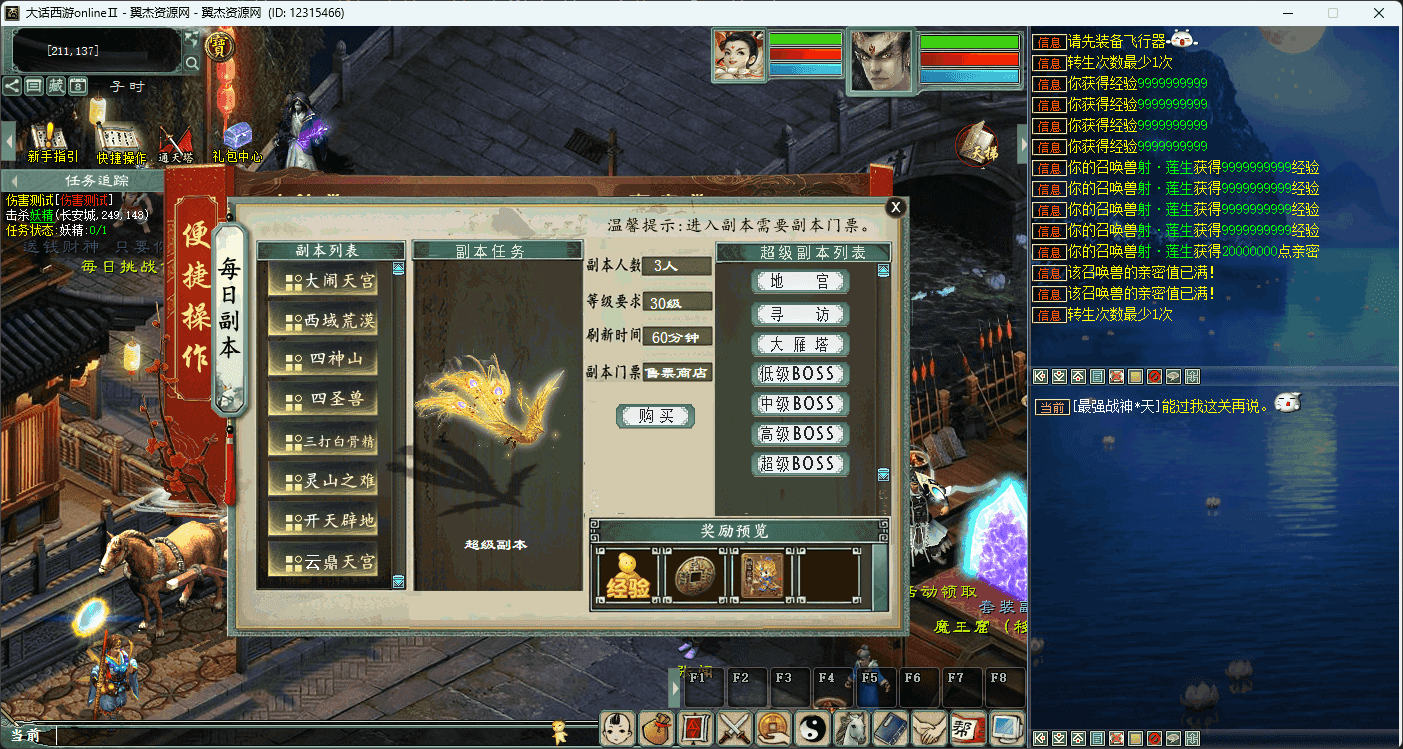
Task: Select the 经验 reward preview item
Action: pyautogui.click(x=627, y=576)
